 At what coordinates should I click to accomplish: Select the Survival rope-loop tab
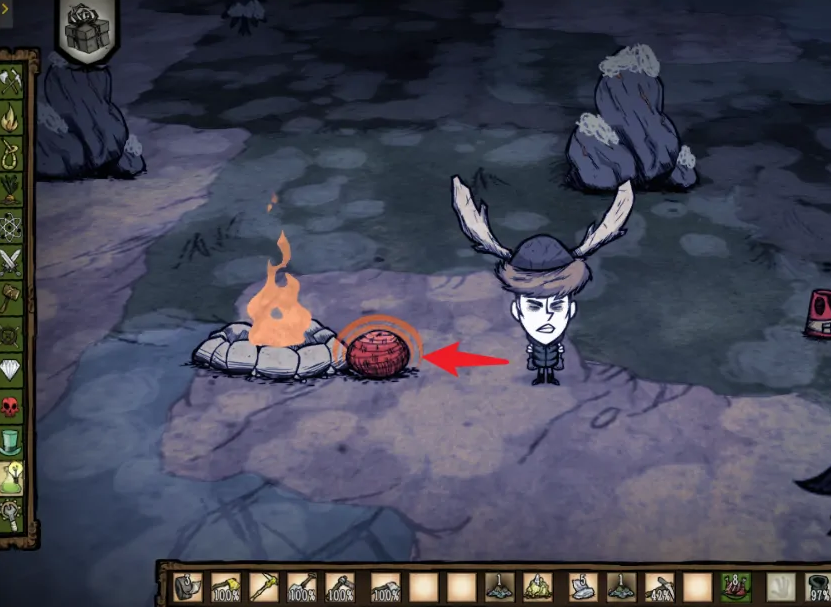click(x=12, y=154)
